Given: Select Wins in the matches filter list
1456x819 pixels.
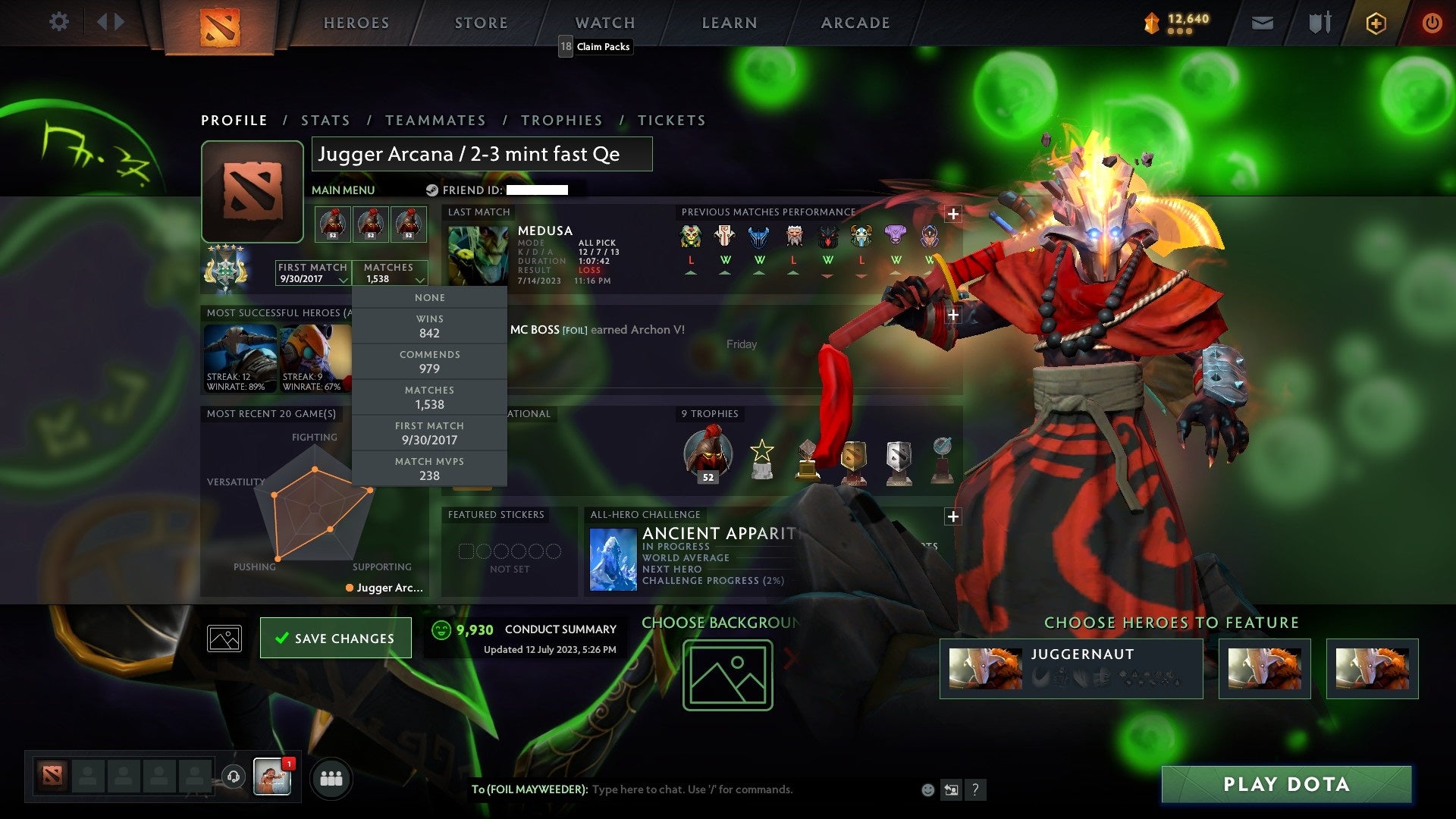Looking at the screenshot, I should coord(429,326).
